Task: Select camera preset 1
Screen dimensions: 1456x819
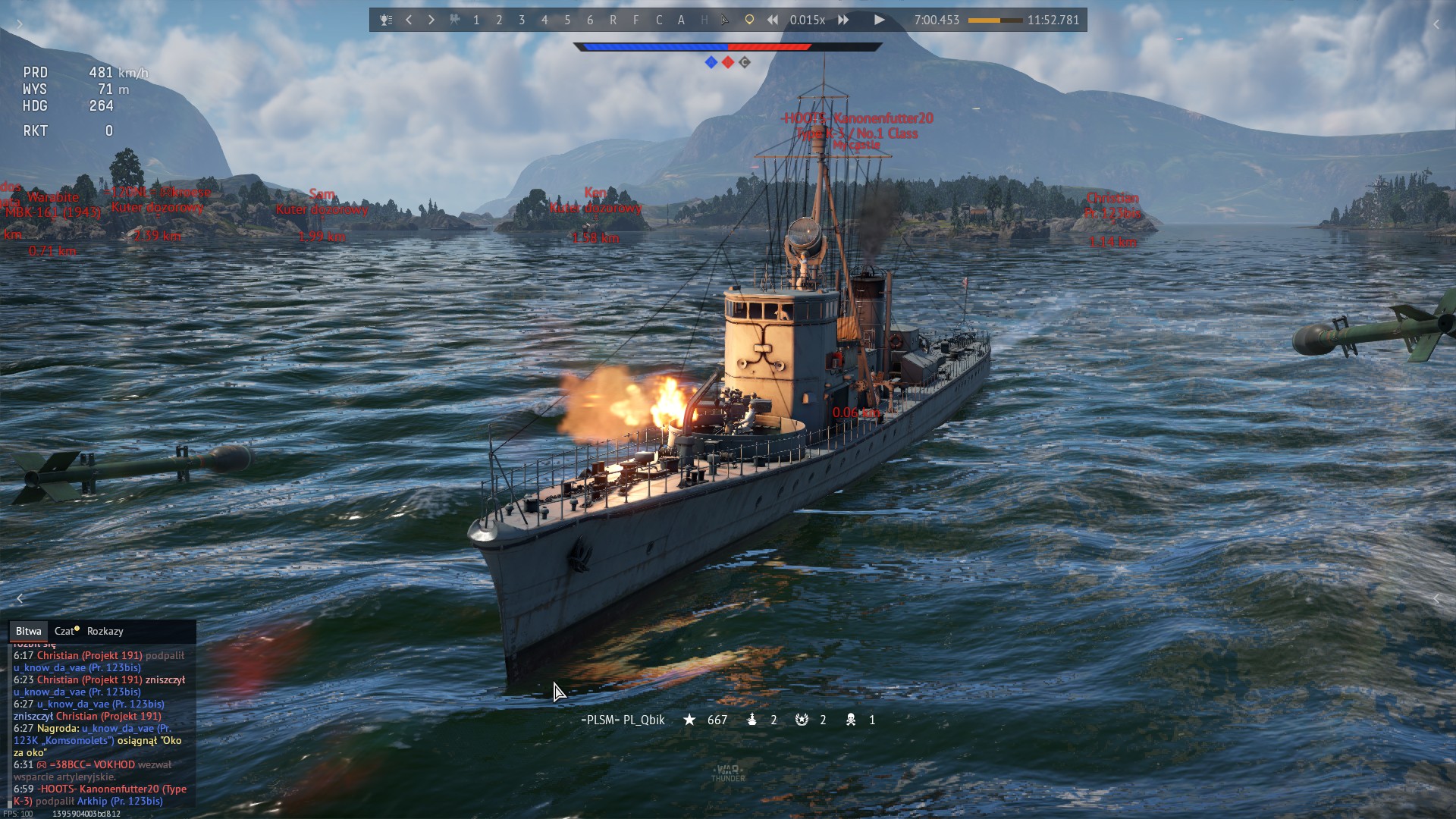Action: coord(476,20)
